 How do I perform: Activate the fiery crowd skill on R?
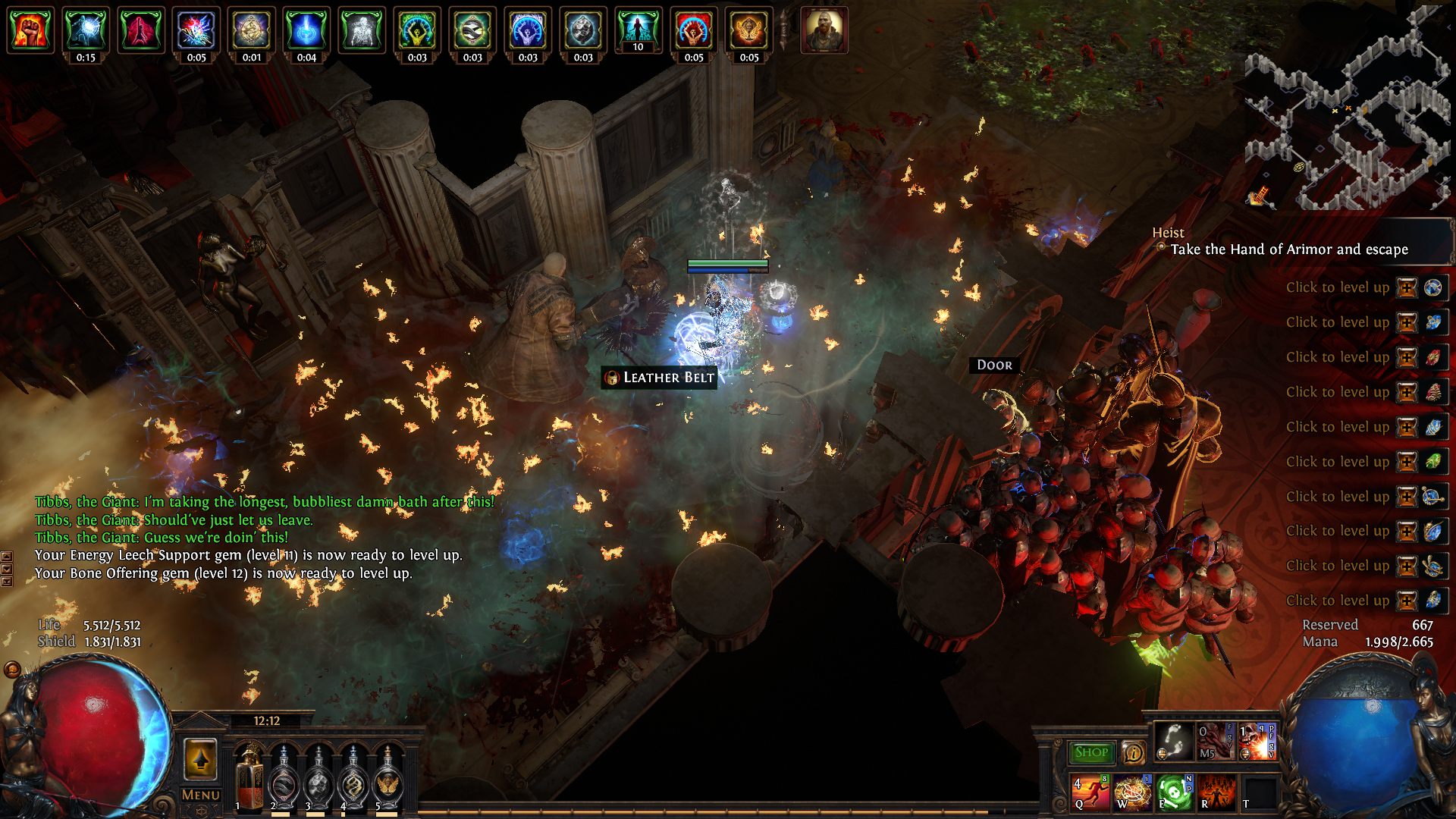[1216, 792]
